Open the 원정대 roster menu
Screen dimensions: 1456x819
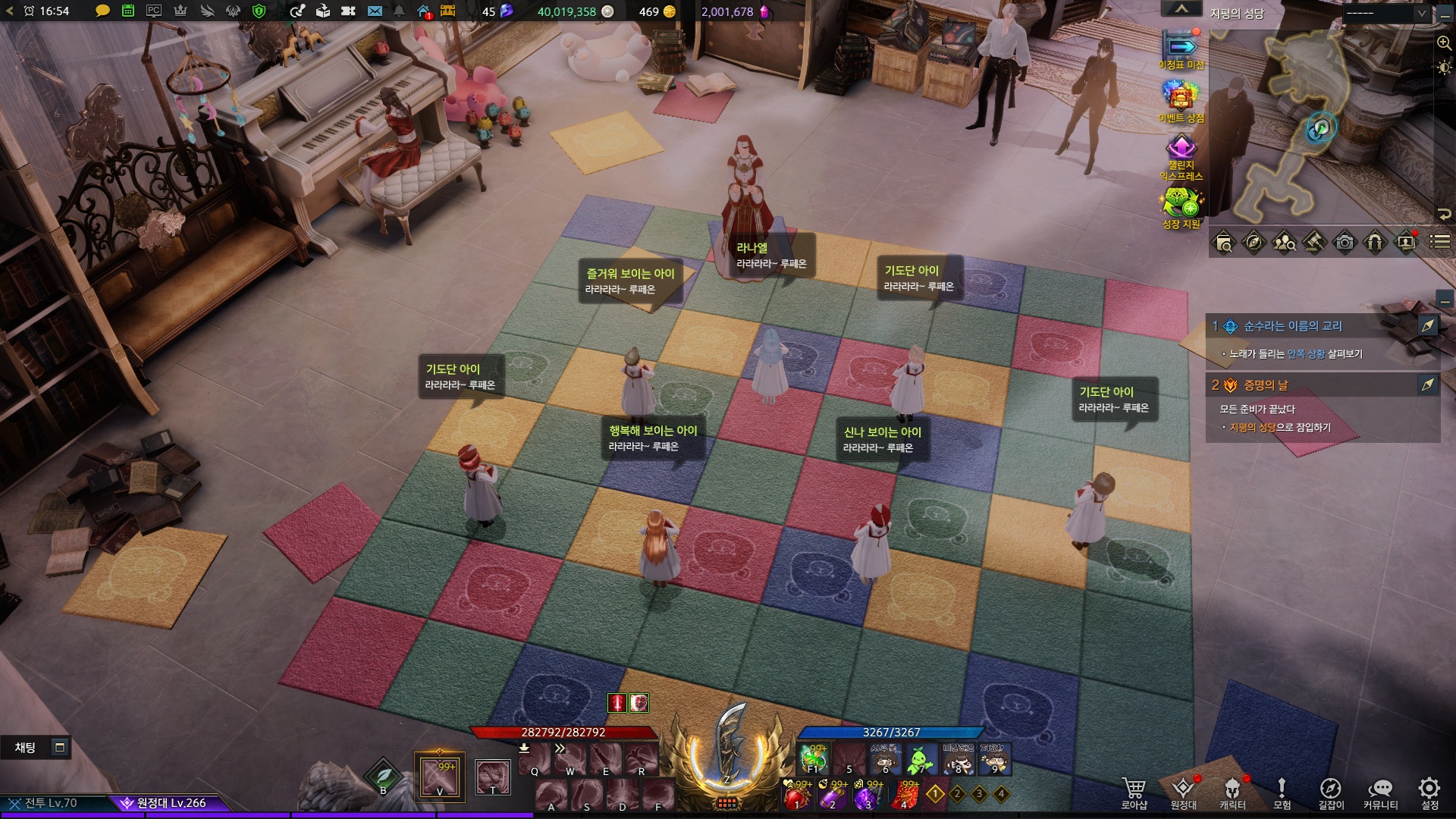click(1183, 792)
